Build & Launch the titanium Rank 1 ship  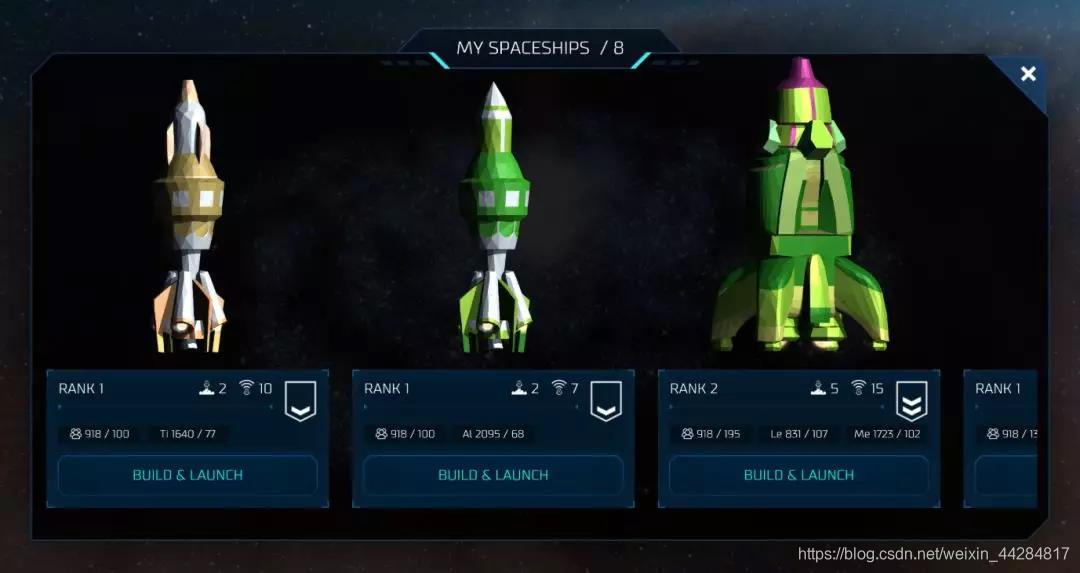[x=188, y=475]
